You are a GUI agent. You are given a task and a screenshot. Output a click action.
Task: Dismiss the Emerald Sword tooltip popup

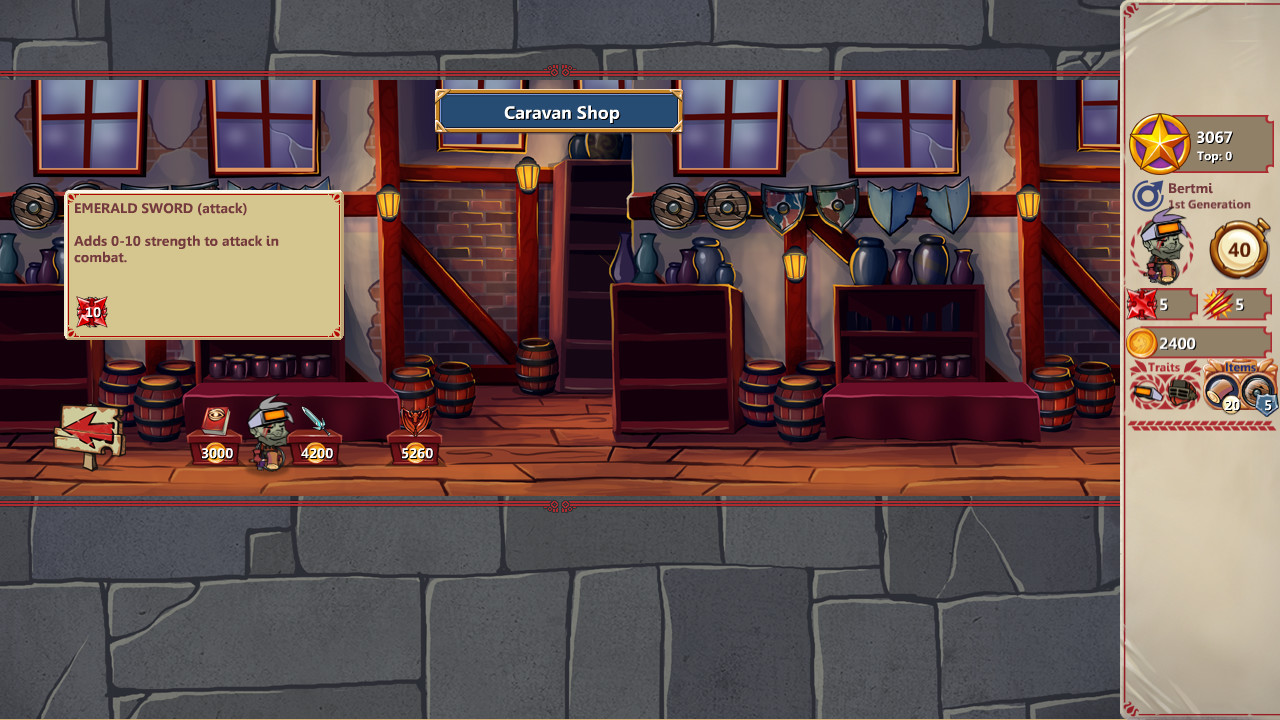click(203, 264)
